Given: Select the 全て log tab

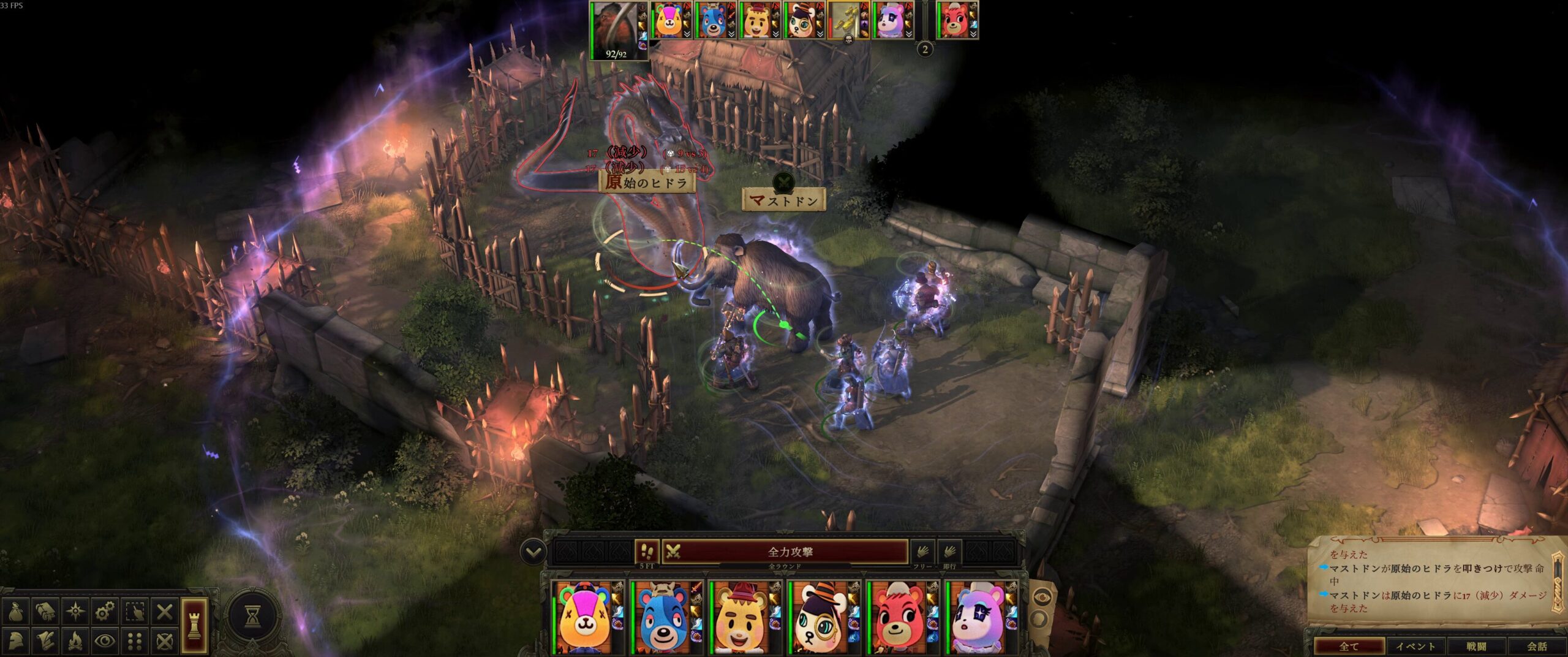Looking at the screenshot, I should pos(1350,646).
